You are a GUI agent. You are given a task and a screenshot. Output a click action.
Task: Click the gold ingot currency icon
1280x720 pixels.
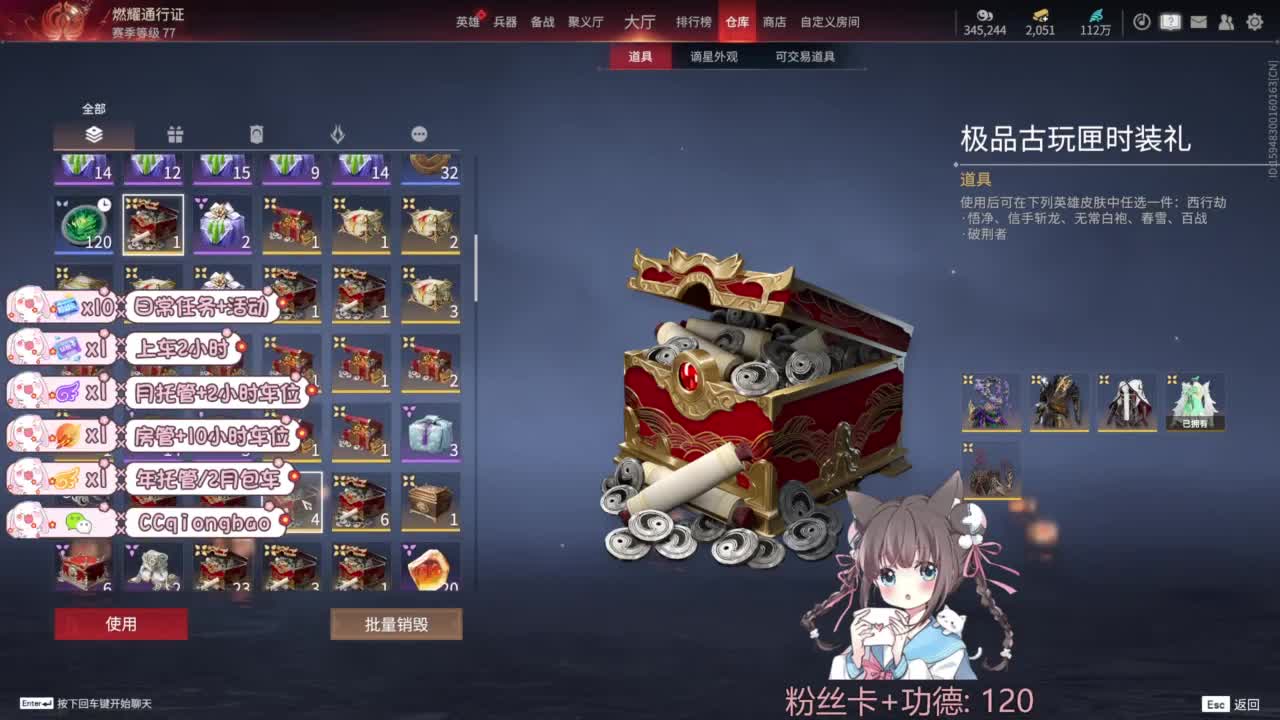click(1035, 17)
